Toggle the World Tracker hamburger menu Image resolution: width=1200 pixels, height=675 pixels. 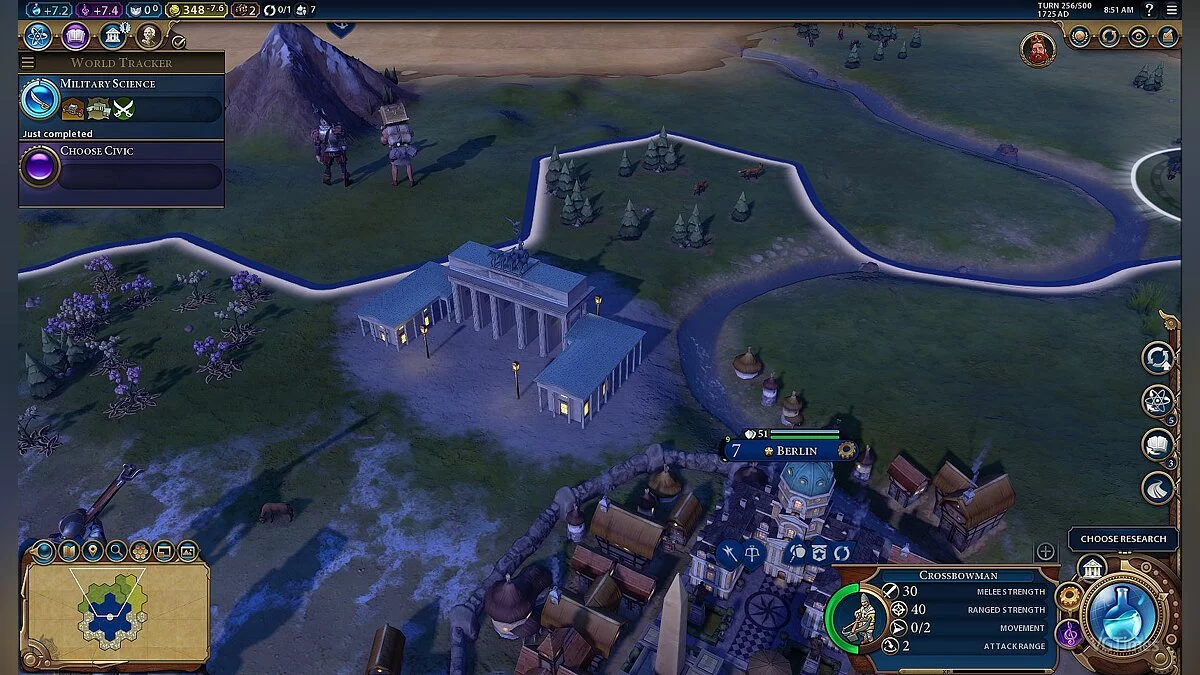28,63
